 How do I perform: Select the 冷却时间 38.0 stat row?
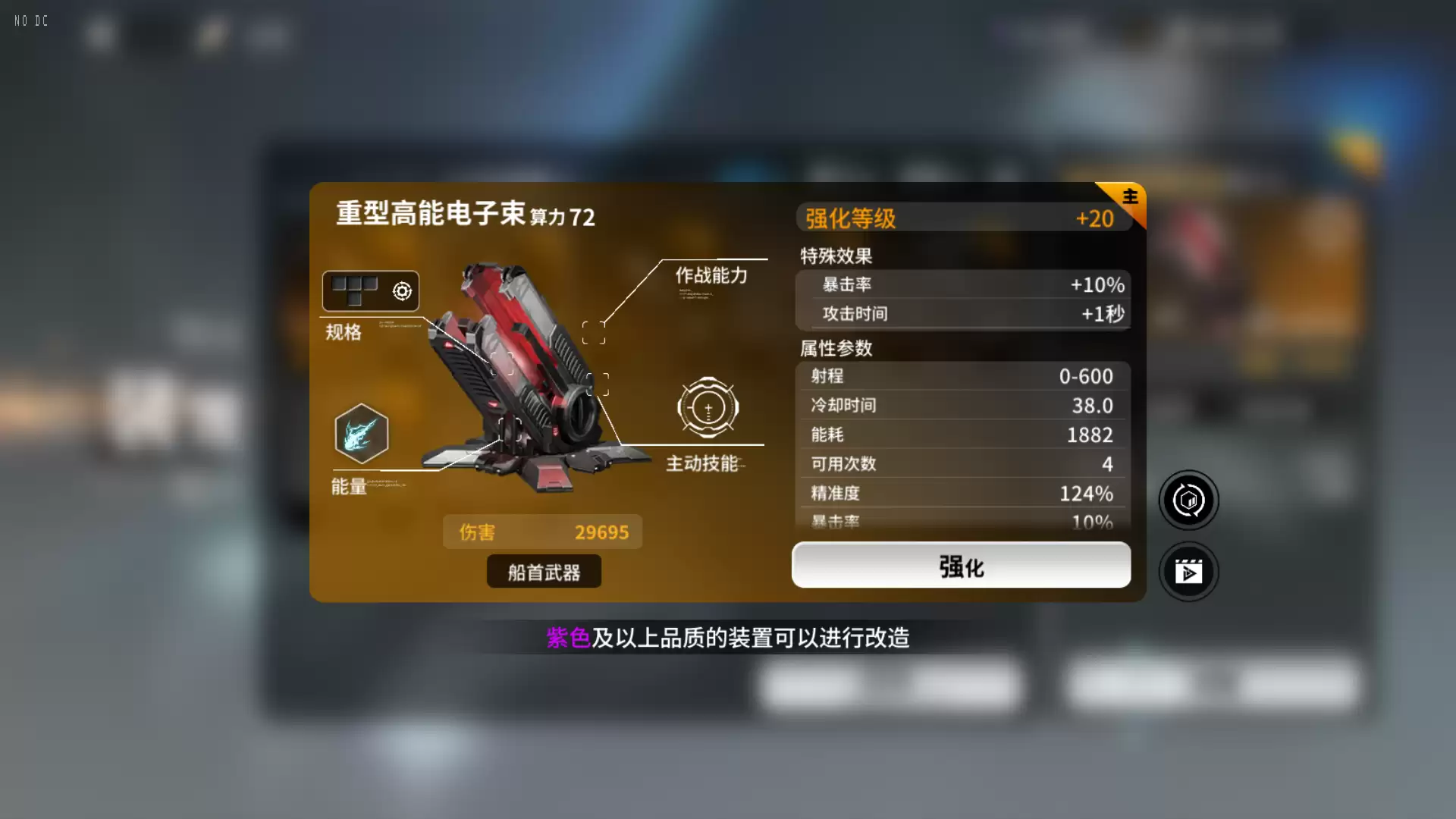click(x=959, y=405)
